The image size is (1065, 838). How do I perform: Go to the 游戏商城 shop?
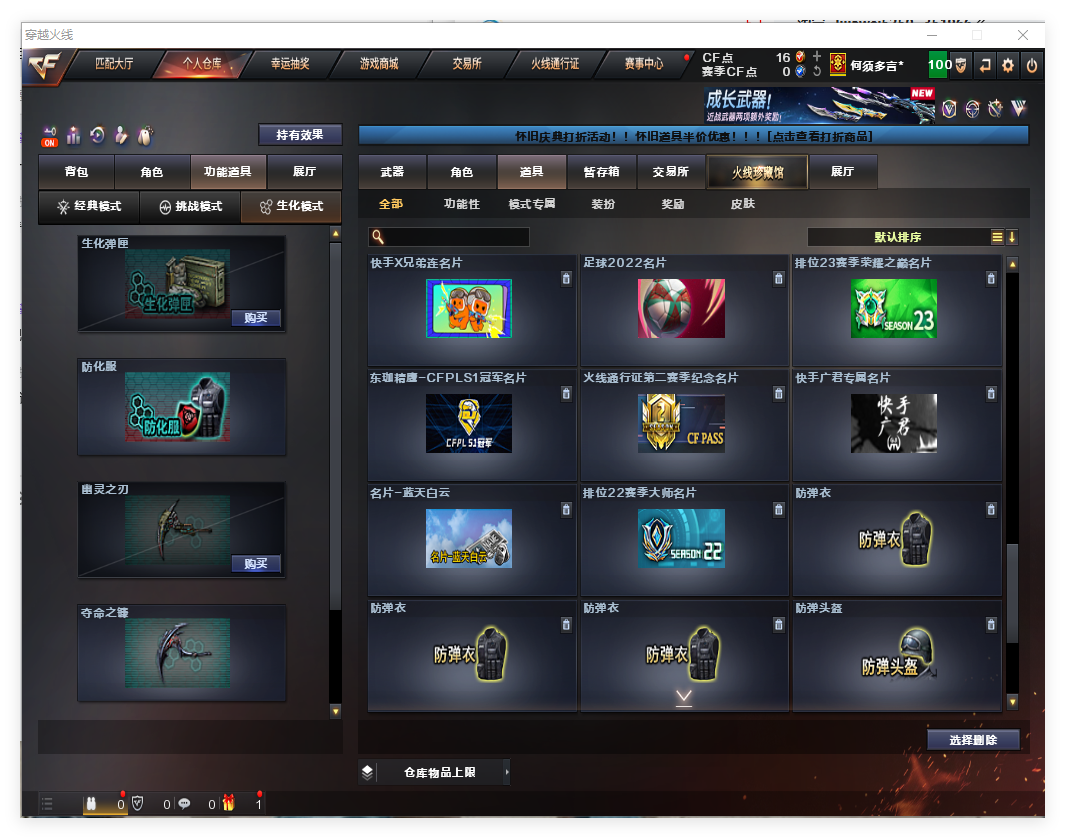click(x=379, y=64)
